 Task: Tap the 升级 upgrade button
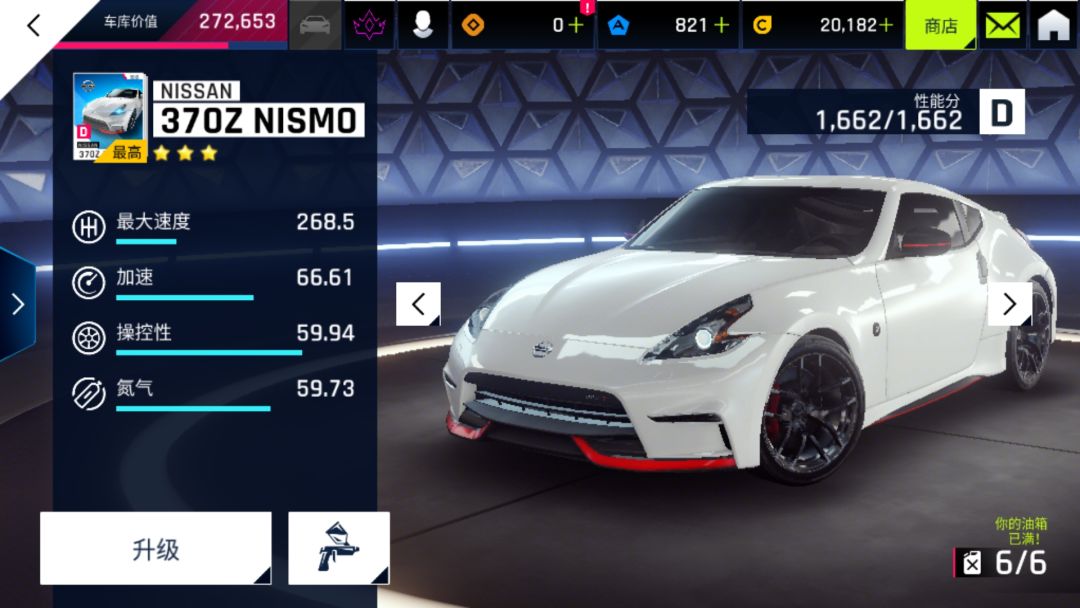click(156, 548)
